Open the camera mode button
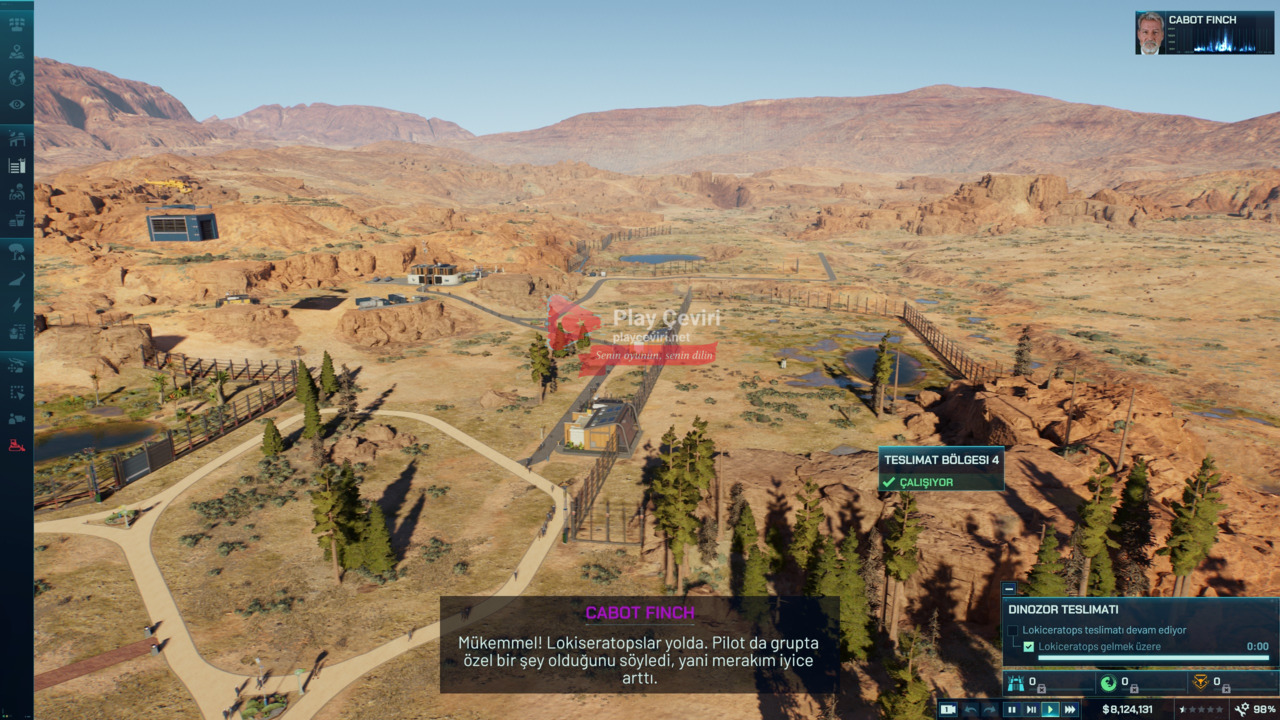 pos(948,710)
